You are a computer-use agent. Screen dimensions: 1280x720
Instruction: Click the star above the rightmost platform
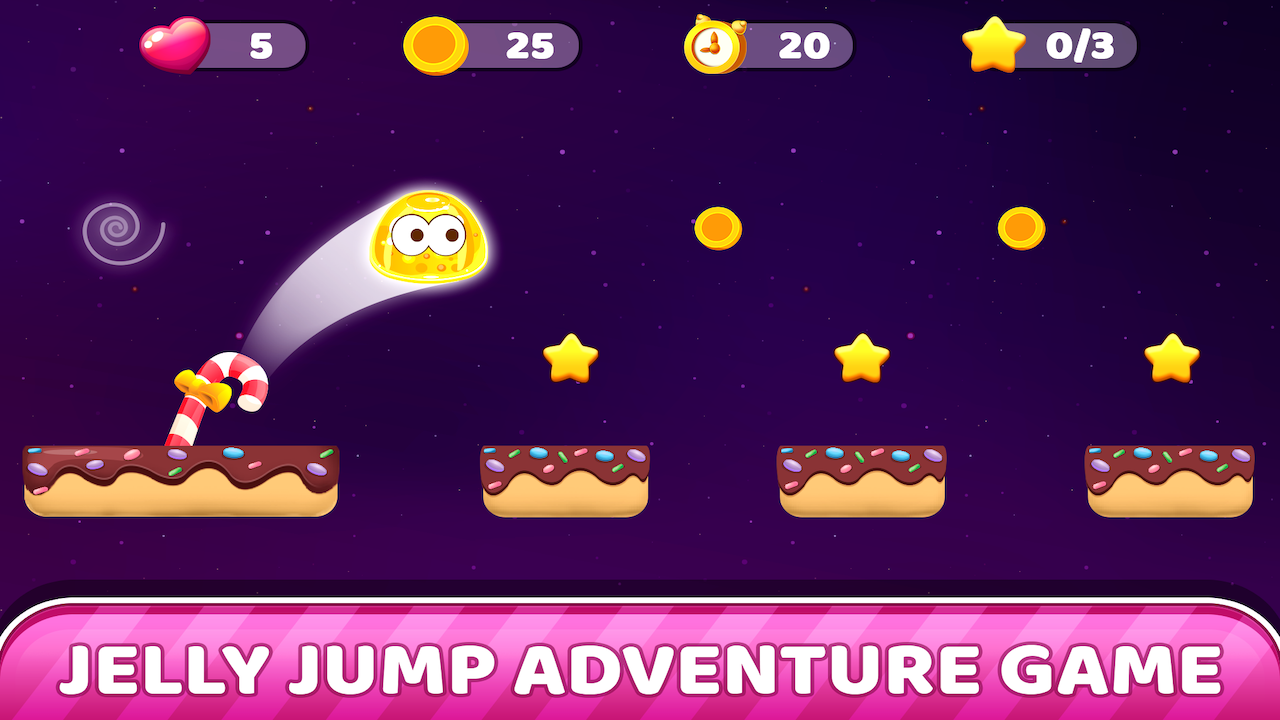1172,358
